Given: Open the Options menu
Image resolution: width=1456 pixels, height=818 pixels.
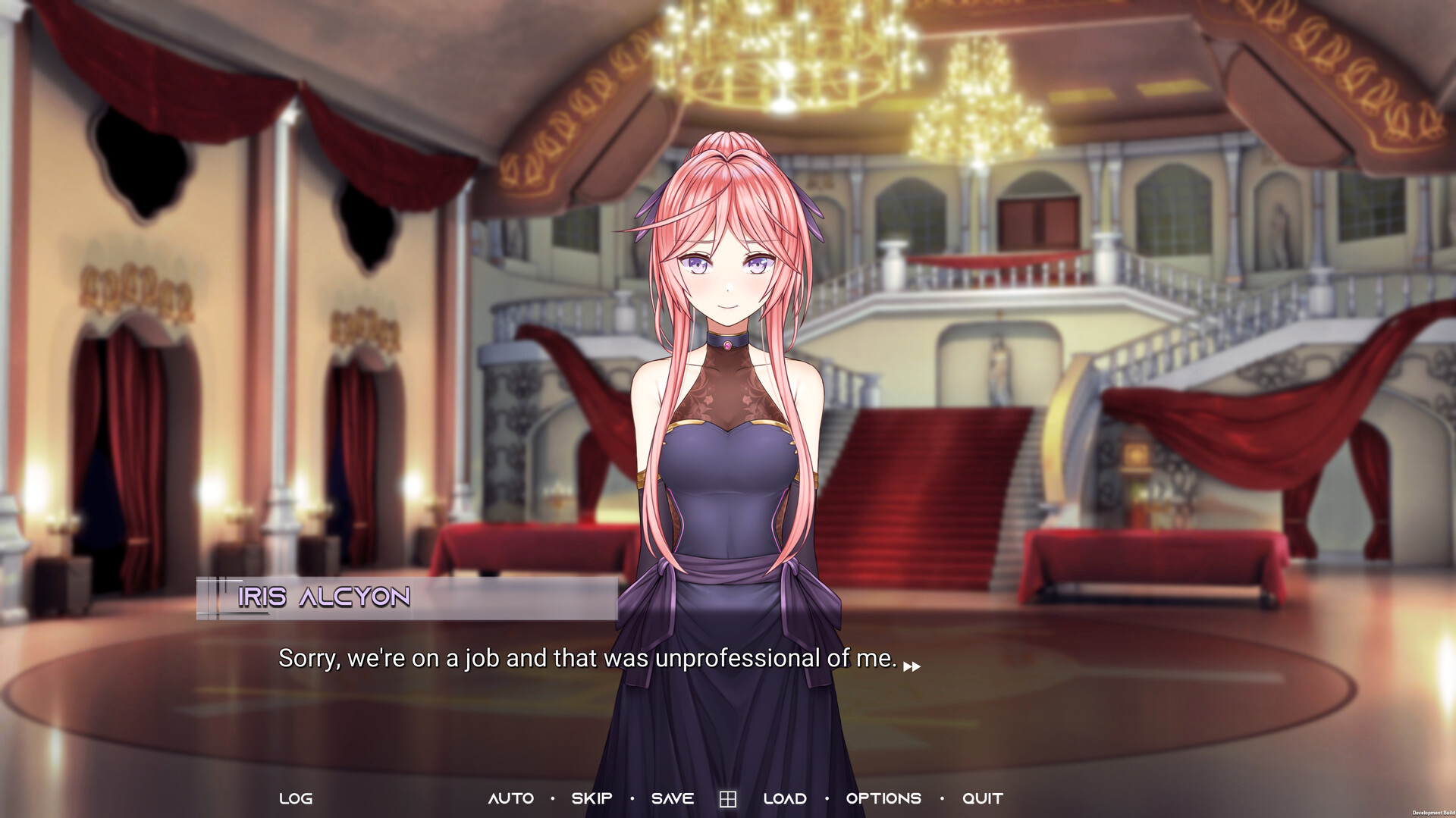Looking at the screenshot, I should point(883,798).
